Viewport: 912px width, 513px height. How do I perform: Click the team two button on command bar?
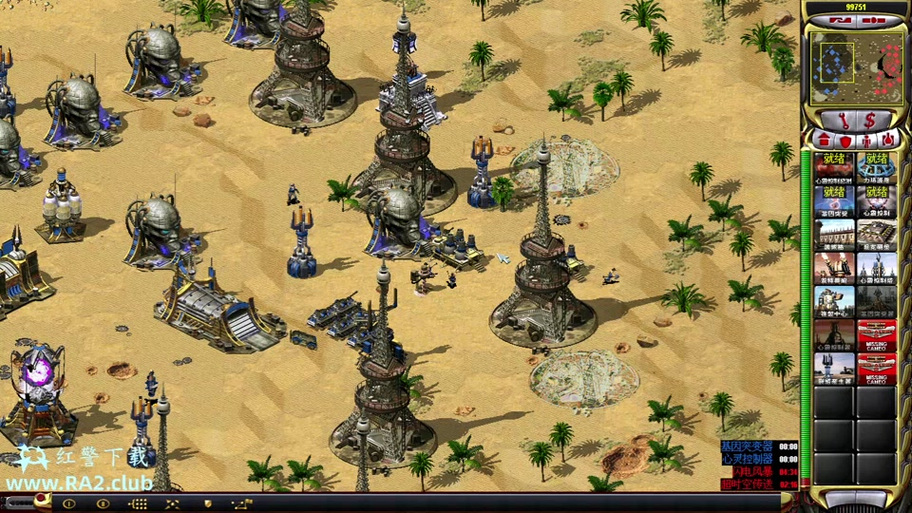tap(102, 504)
